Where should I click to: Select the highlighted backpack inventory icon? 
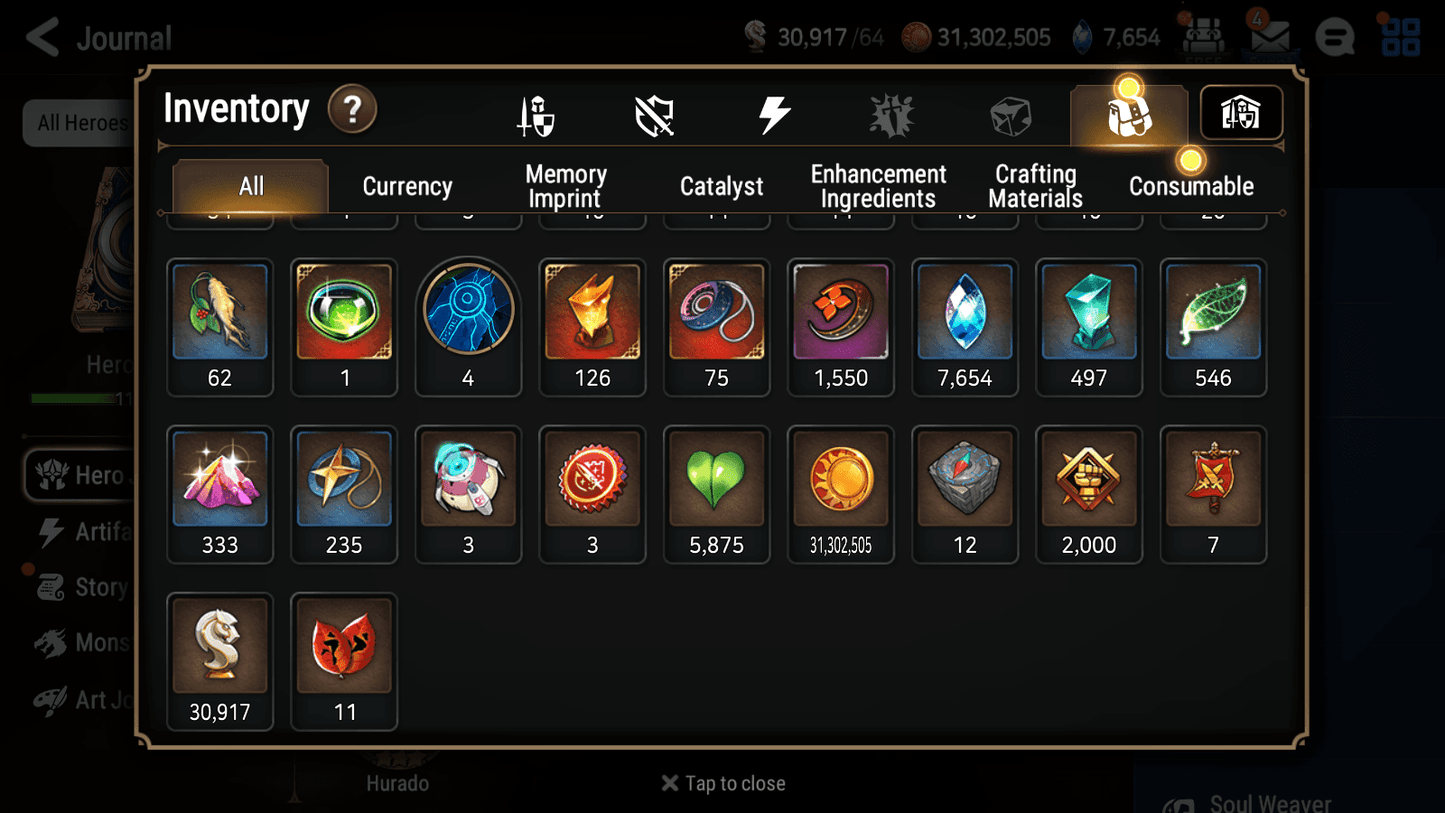[x=1128, y=113]
